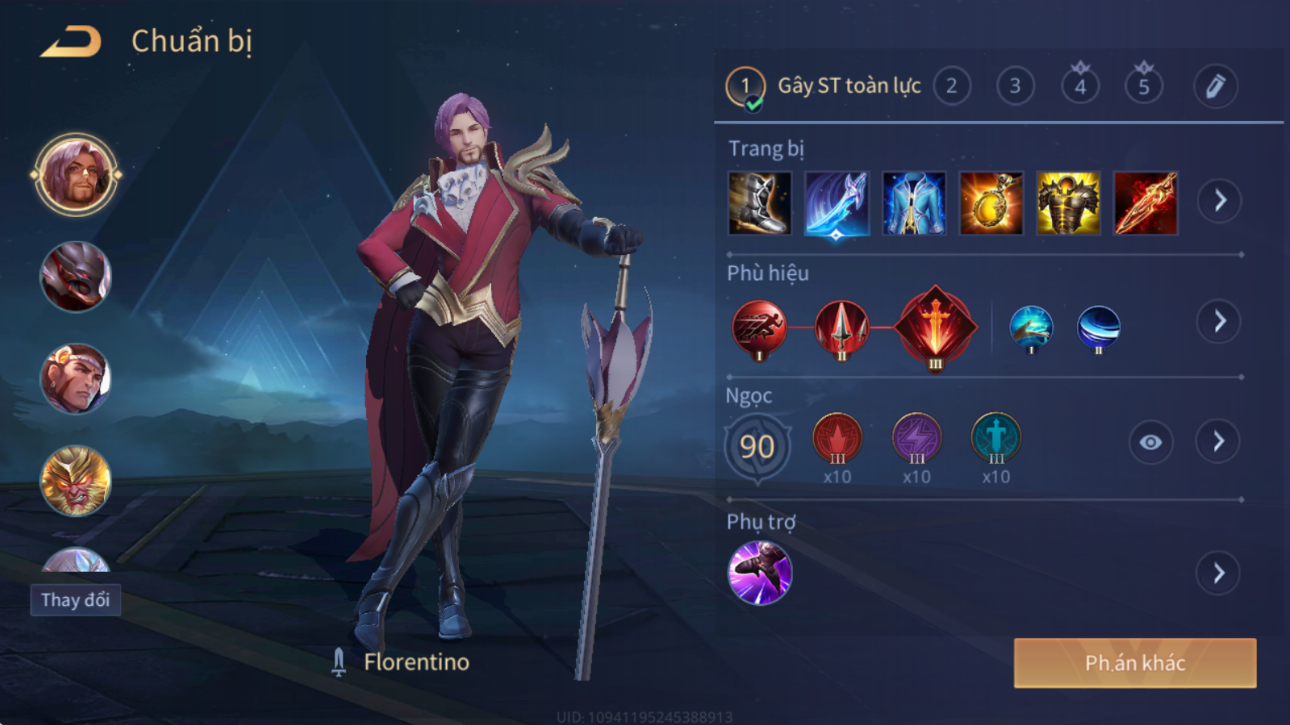Select locked build preset 4
This screenshot has width=1290, height=725.
click(x=1080, y=86)
